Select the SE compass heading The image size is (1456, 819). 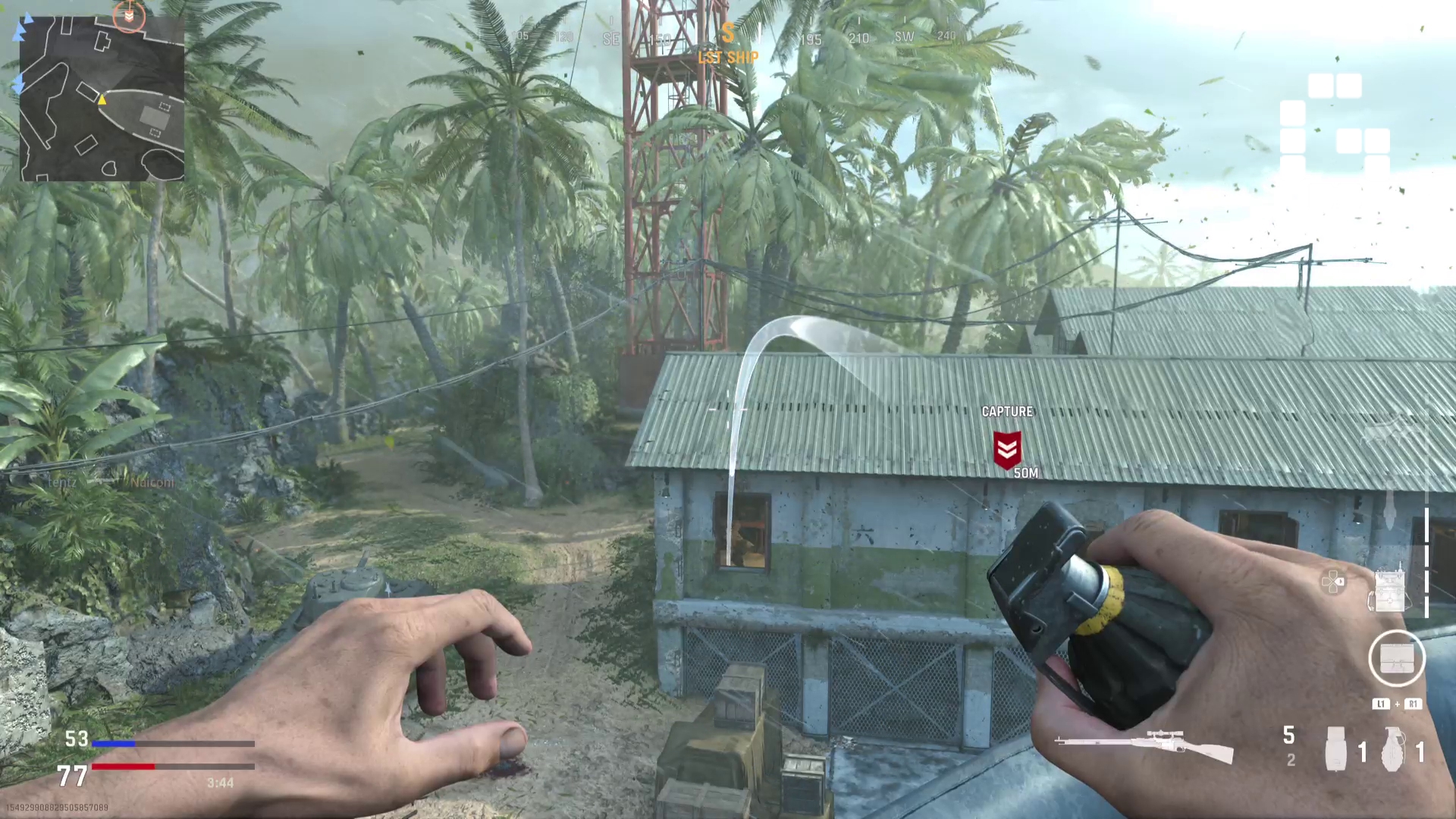tap(611, 37)
